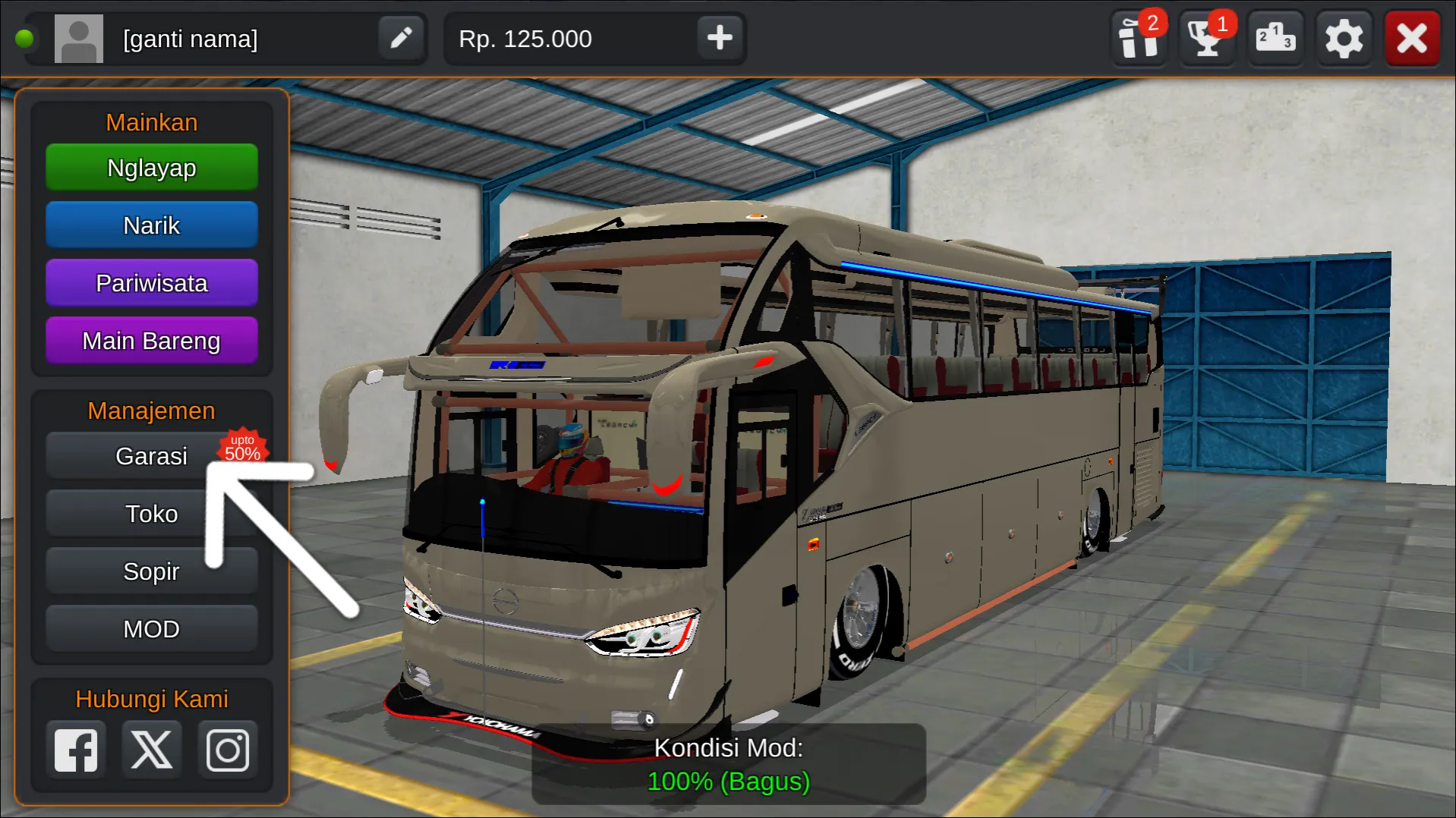Open the game settings gear
The width and height of the screenshot is (1456, 818).
1344,38
